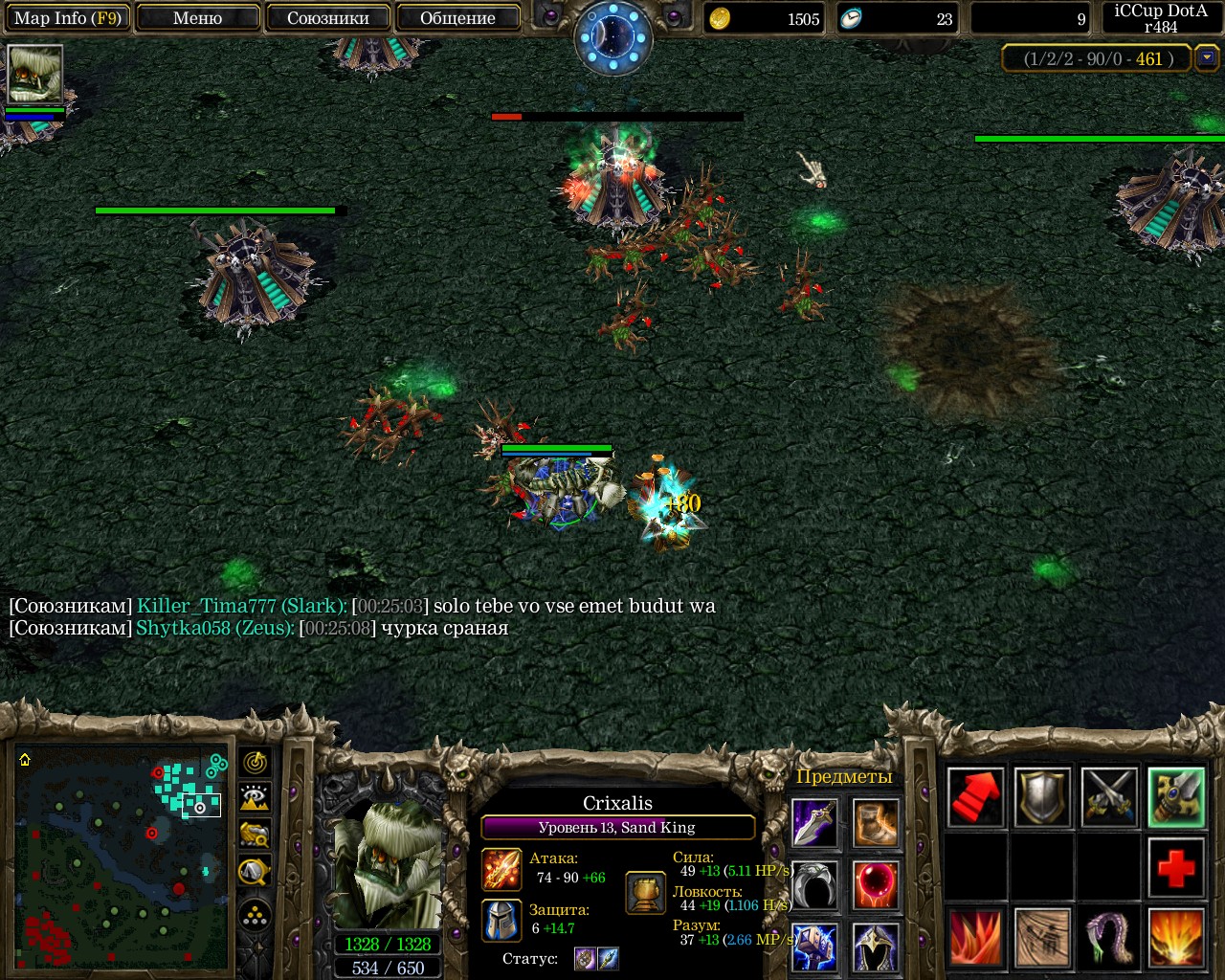Image resolution: width=1225 pixels, height=980 pixels.
Task: Select the boots inventory item
Action: click(876, 824)
